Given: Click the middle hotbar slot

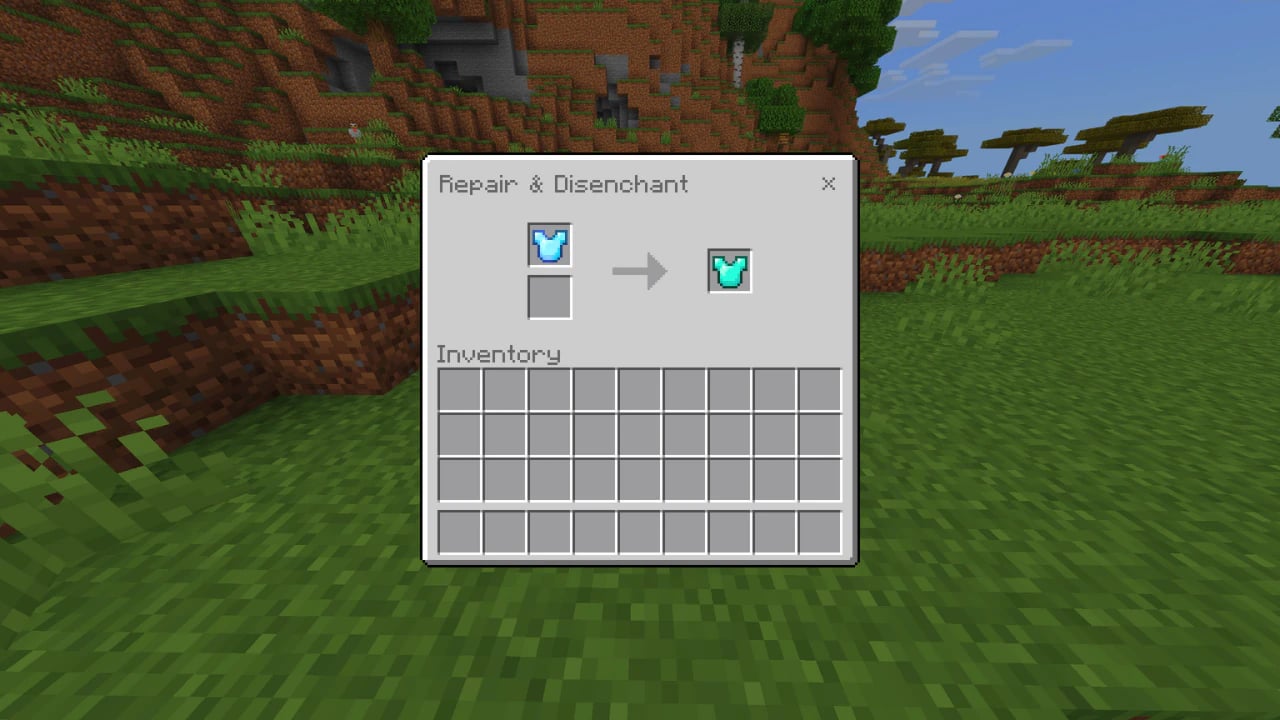Looking at the screenshot, I should tap(638, 530).
